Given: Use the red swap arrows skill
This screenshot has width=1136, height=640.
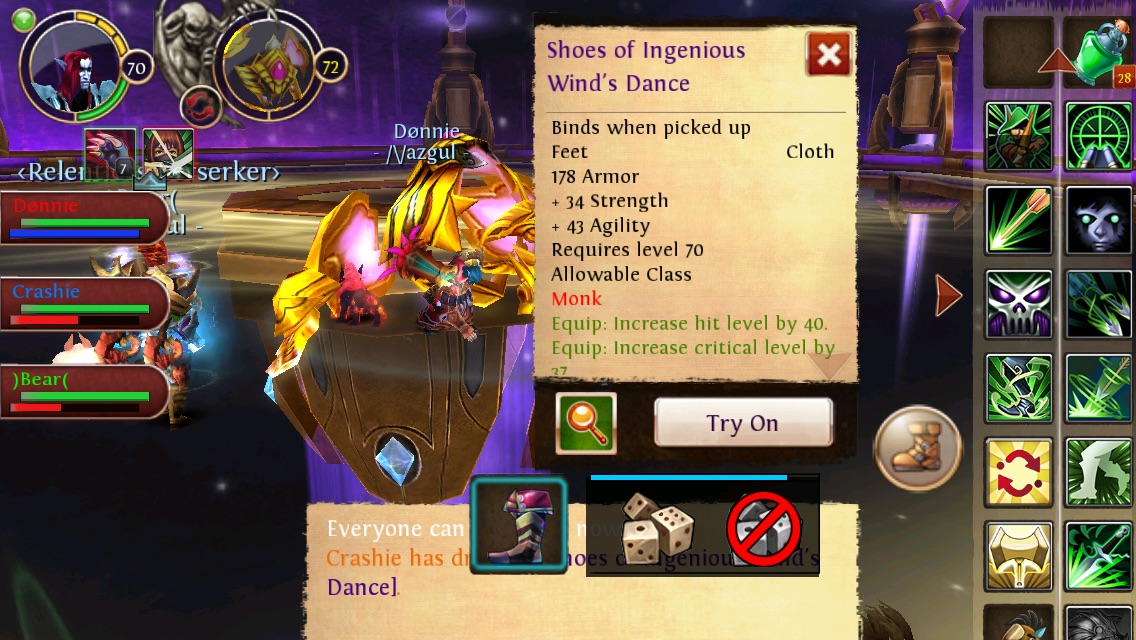Looking at the screenshot, I should click(x=1018, y=471).
